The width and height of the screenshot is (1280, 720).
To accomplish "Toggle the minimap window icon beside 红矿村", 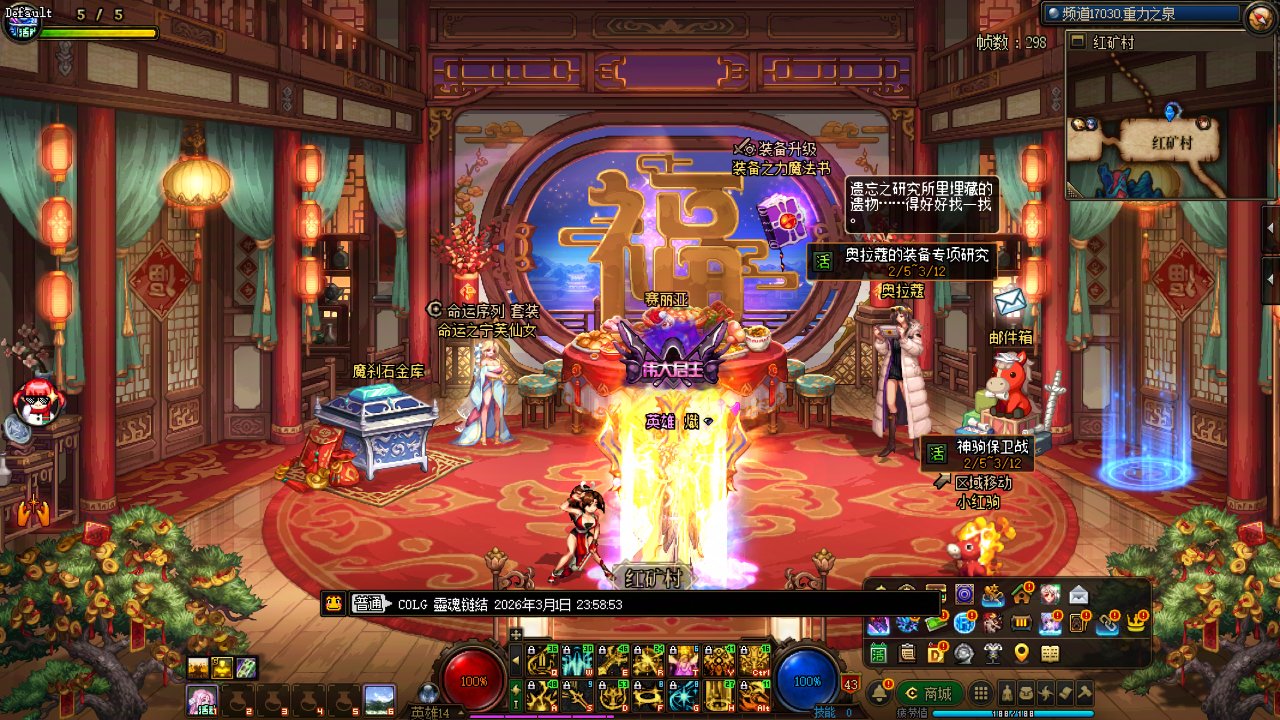I will pyautogui.click(x=1078, y=42).
